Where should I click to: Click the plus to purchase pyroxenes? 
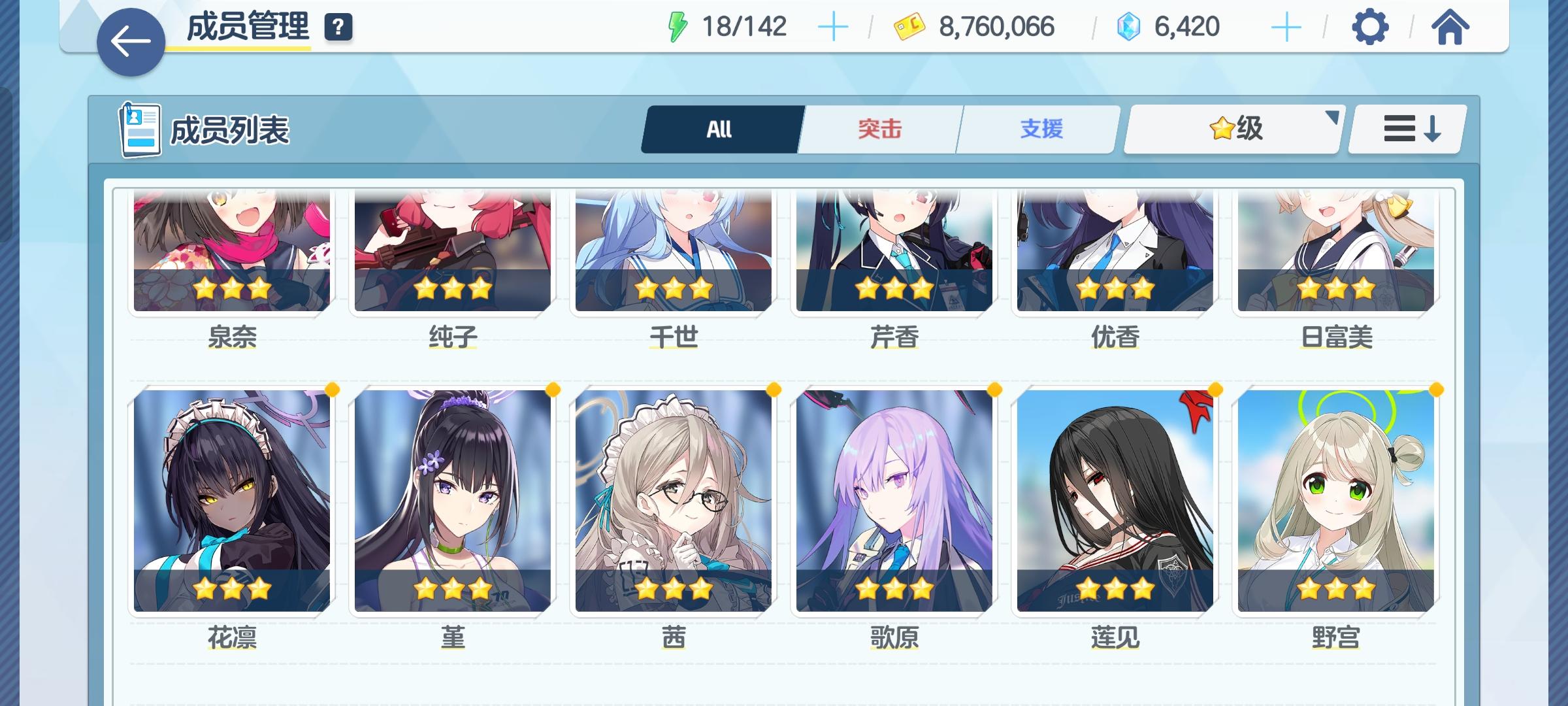1285,26
